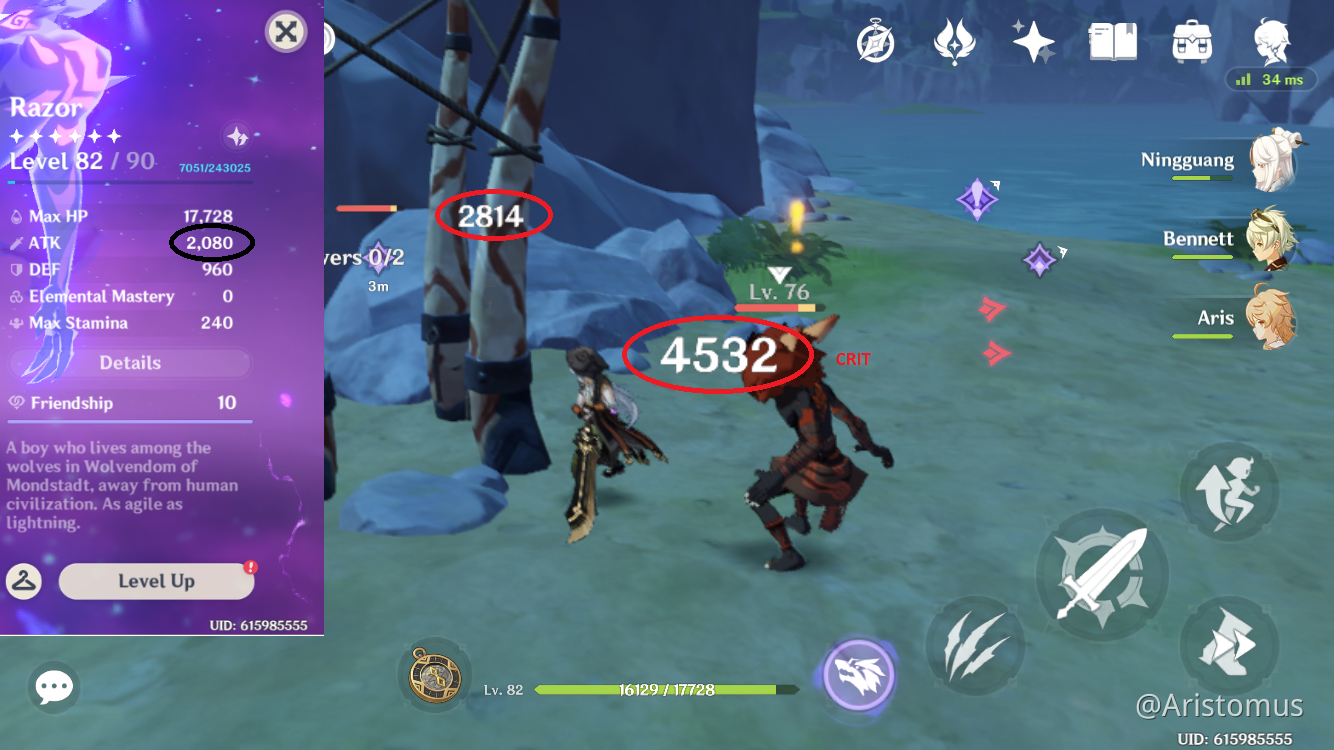
Task: Select Bennett's character portrait
Action: (1272, 238)
